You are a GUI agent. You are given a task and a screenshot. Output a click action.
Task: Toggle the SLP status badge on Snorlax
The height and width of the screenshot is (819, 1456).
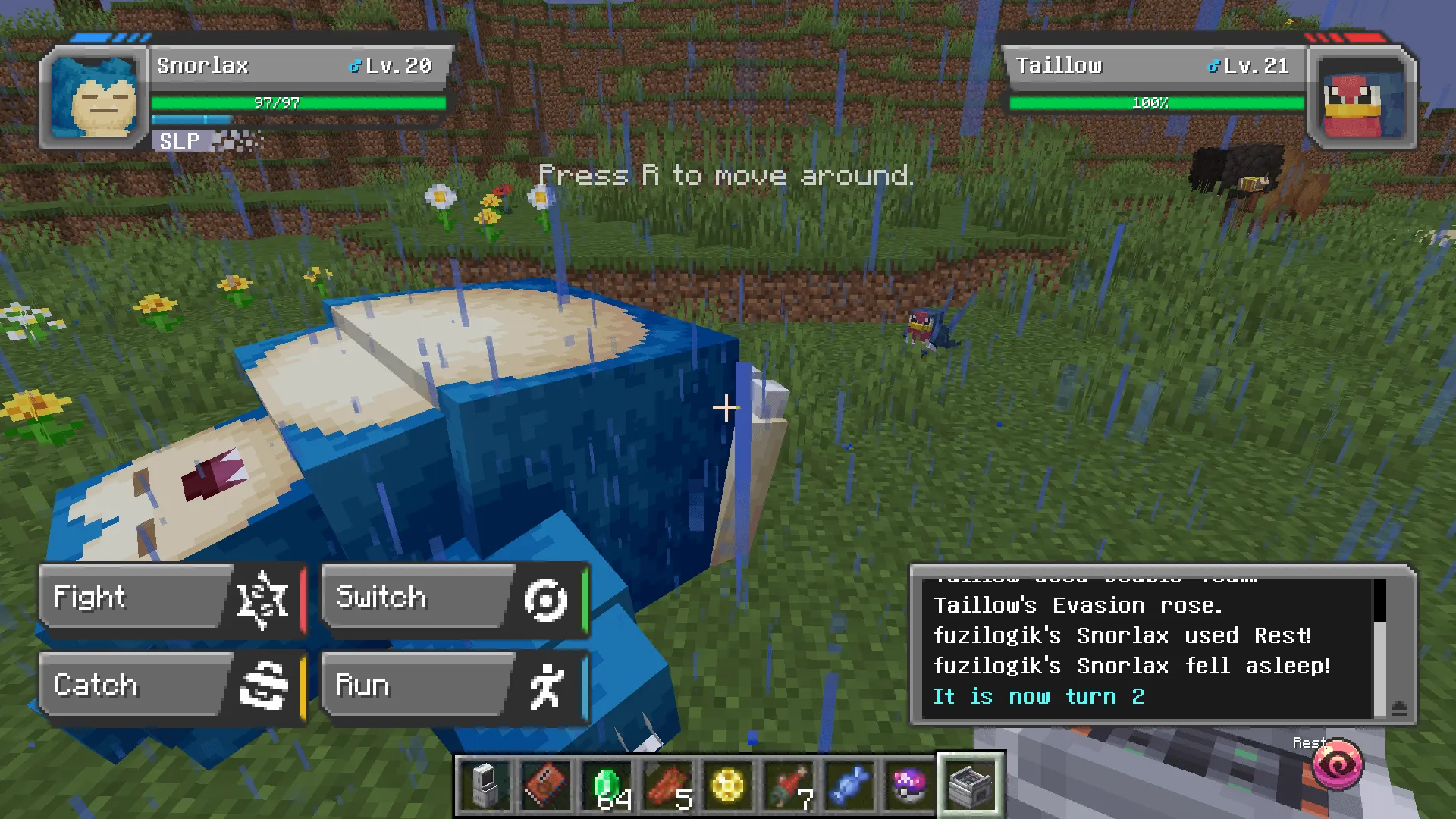pos(179,140)
